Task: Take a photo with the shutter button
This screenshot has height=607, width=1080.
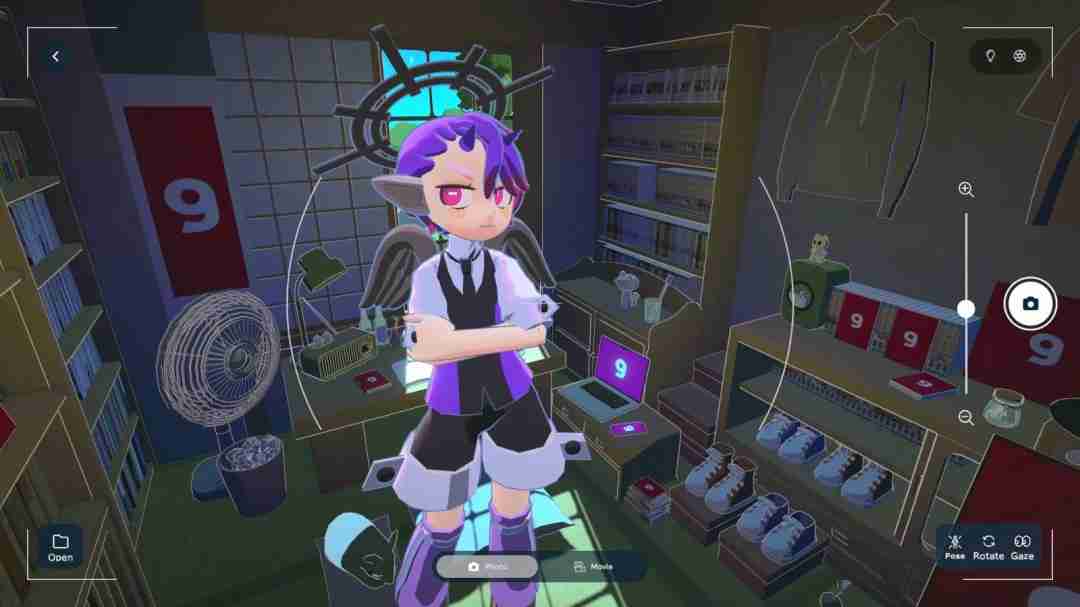Action: tap(1030, 303)
